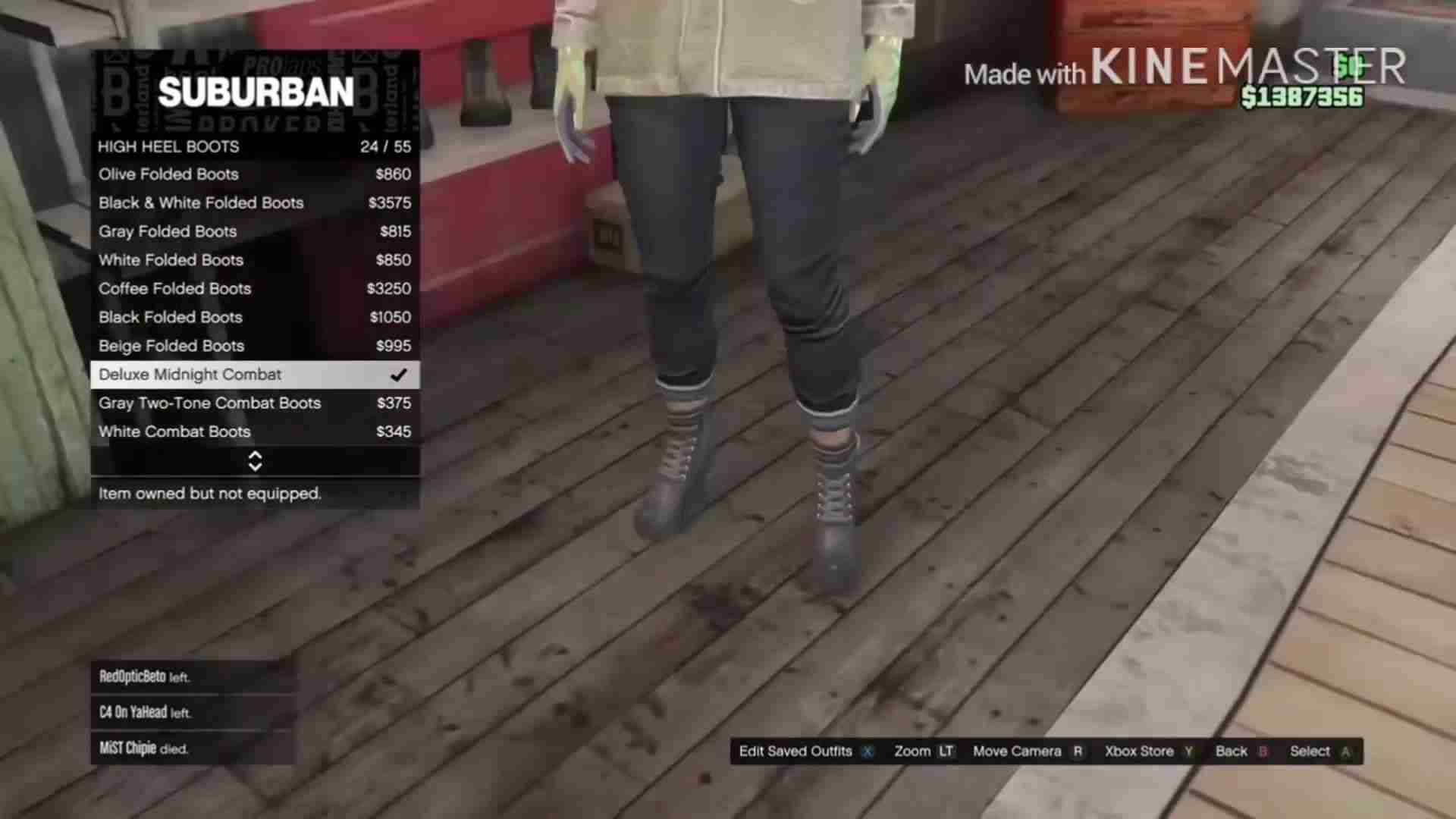This screenshot has height=819, width=1456.
Task: Expand the list using the scroll chevron
Action: (x=255, y=461)
